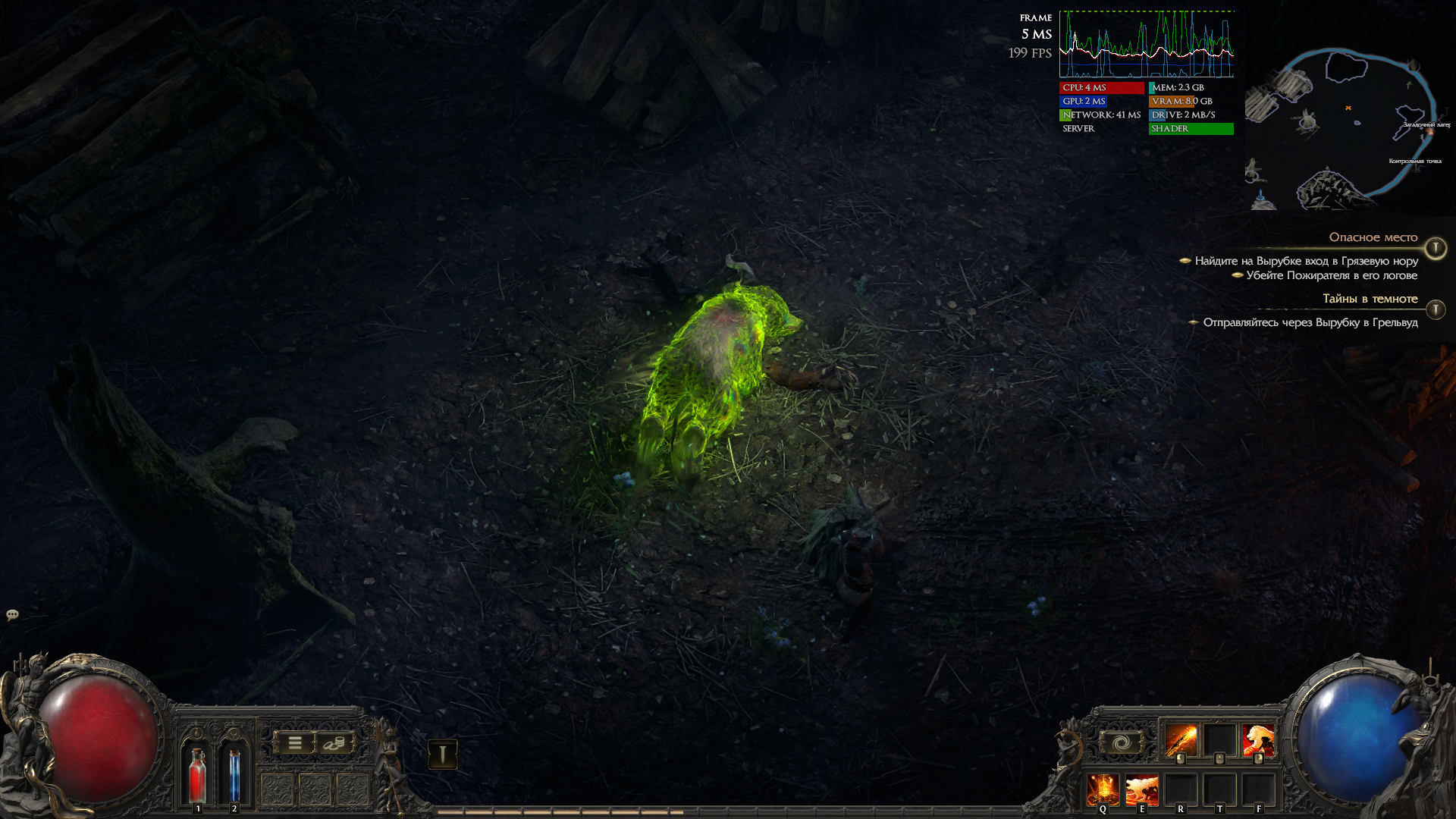Open the chat speech bubble icon
Viewport: 1456px width, 819px height.
tap(12, 614)
